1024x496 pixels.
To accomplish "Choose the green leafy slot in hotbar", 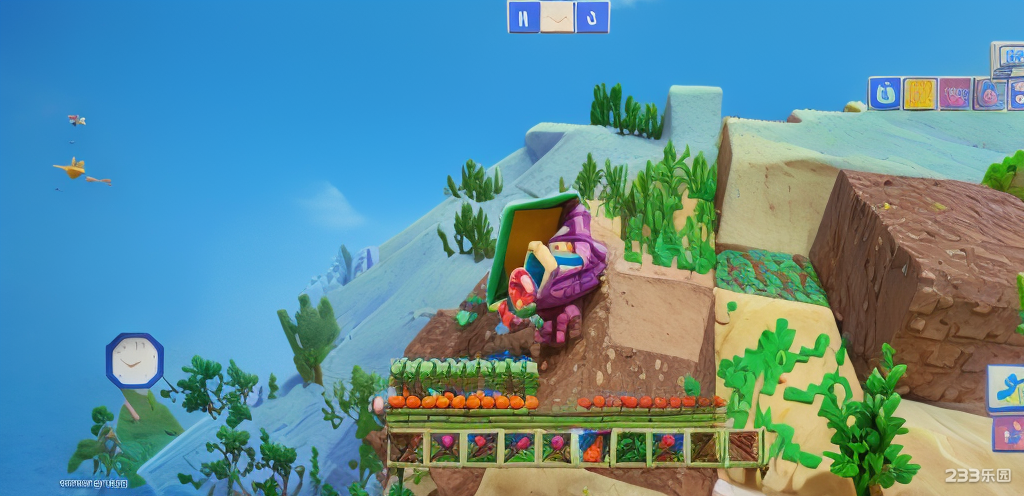I will pos(630,447).
